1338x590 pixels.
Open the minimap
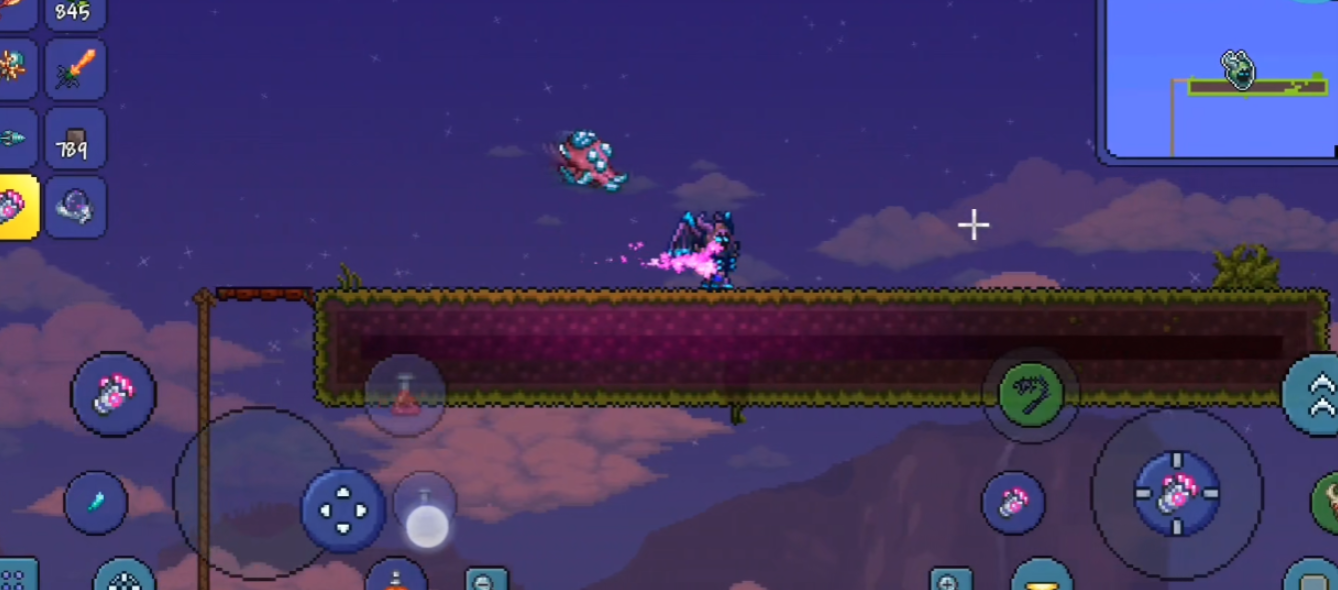tap(1220, 78)
